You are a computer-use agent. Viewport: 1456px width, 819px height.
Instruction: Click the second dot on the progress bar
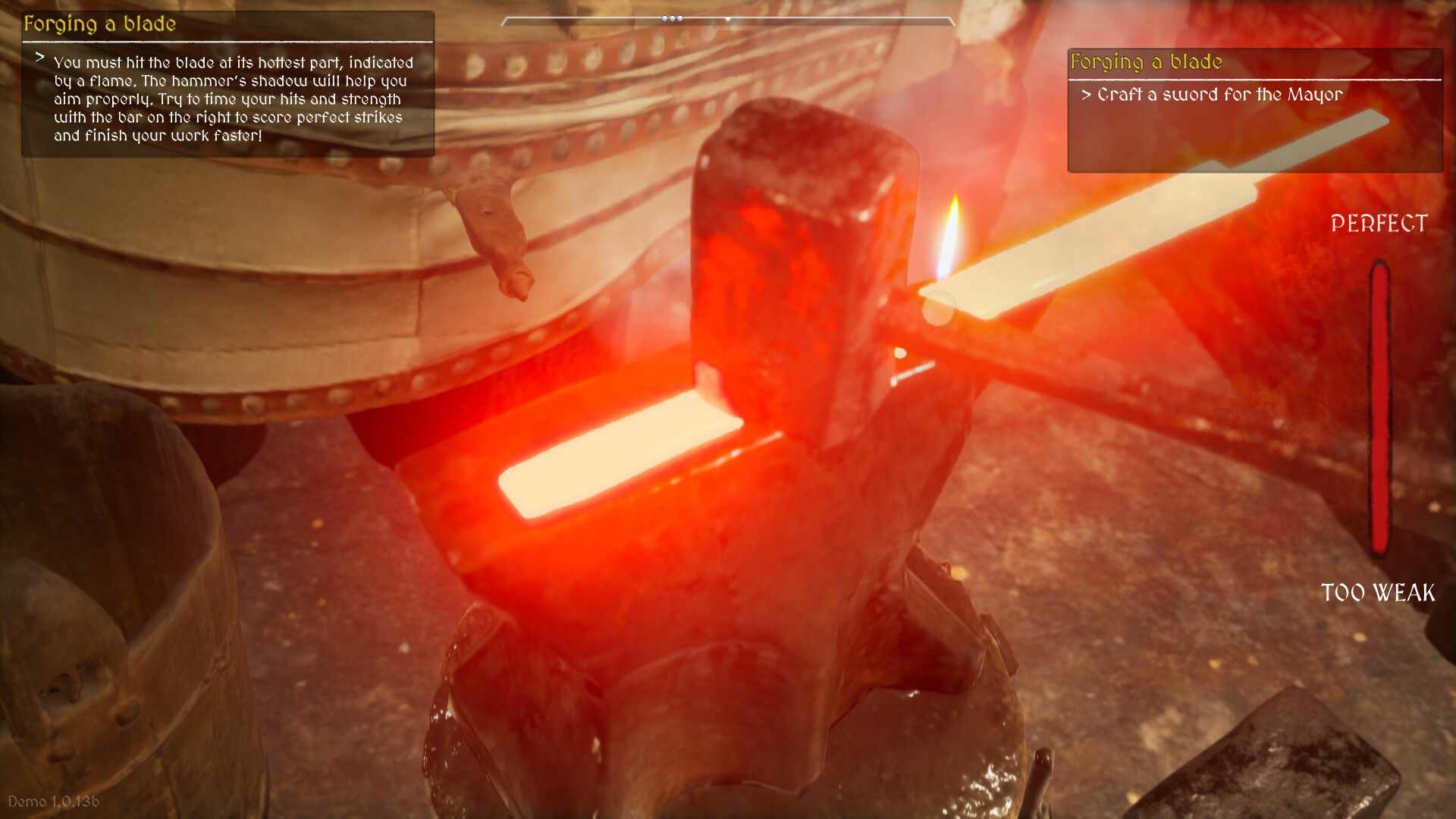[673, 18]
